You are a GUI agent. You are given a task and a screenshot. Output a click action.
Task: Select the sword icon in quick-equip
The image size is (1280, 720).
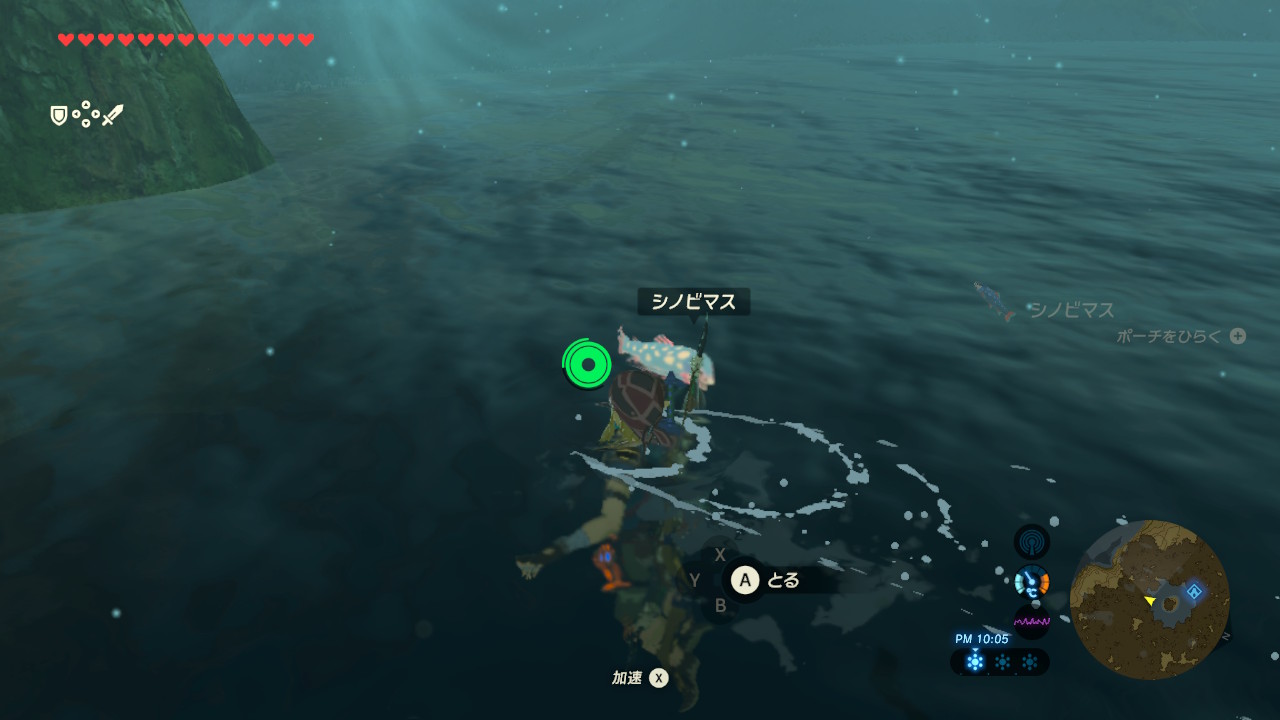click(112, 115)
